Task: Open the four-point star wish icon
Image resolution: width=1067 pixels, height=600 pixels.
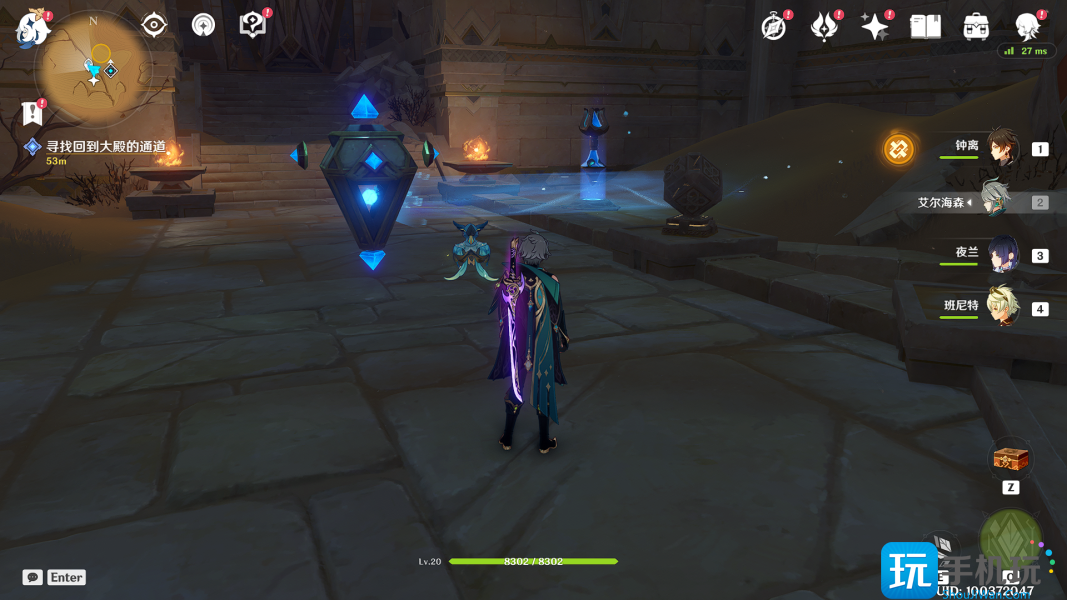Action: point(875,27)
